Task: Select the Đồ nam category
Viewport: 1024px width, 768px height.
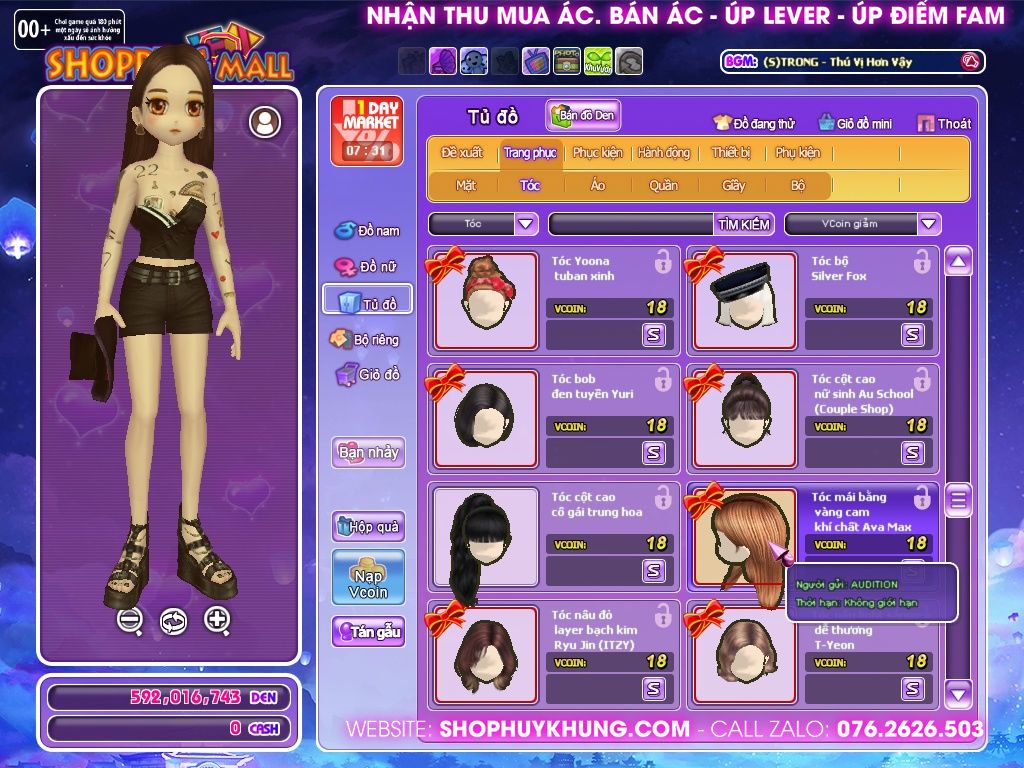Action: (x=367, y=231)
